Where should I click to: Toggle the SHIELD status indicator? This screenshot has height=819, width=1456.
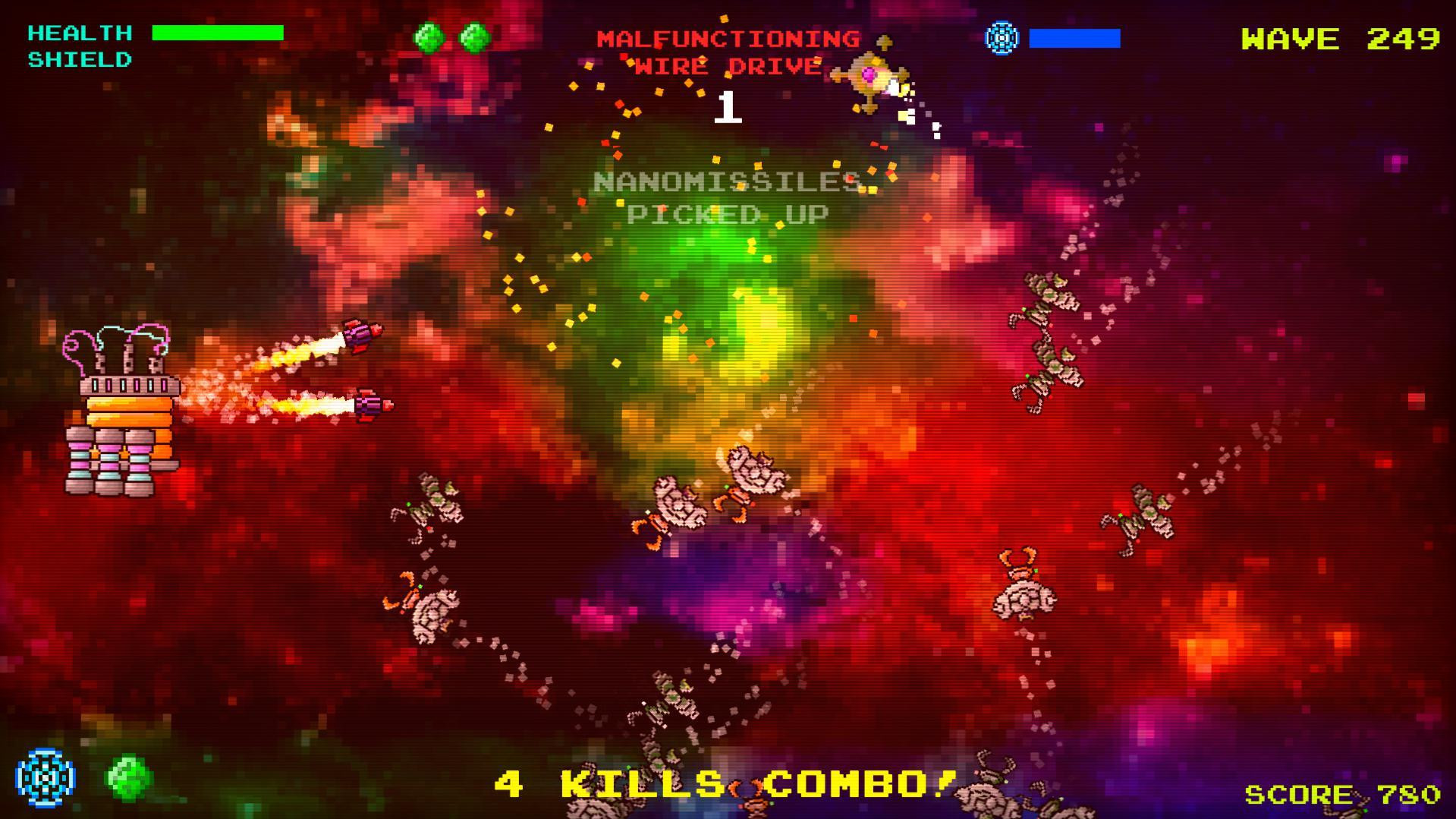[78, 58]
